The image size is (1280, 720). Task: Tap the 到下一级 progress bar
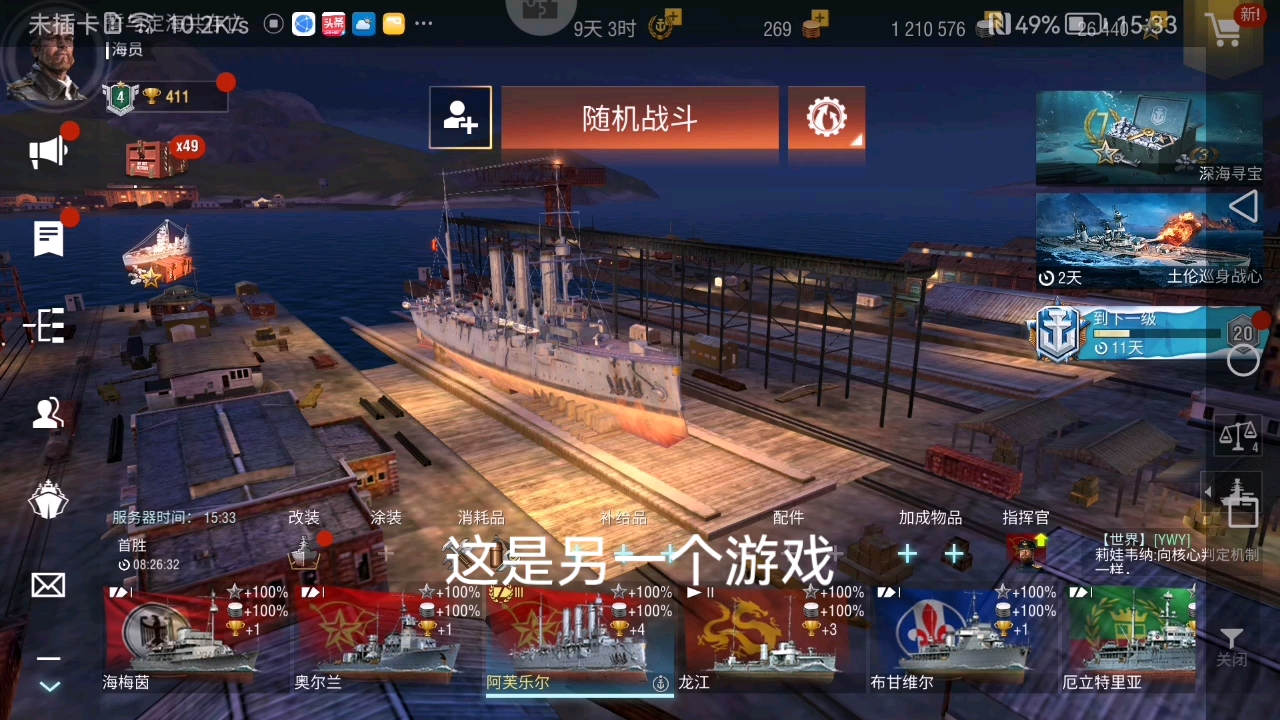(1150, 335)
